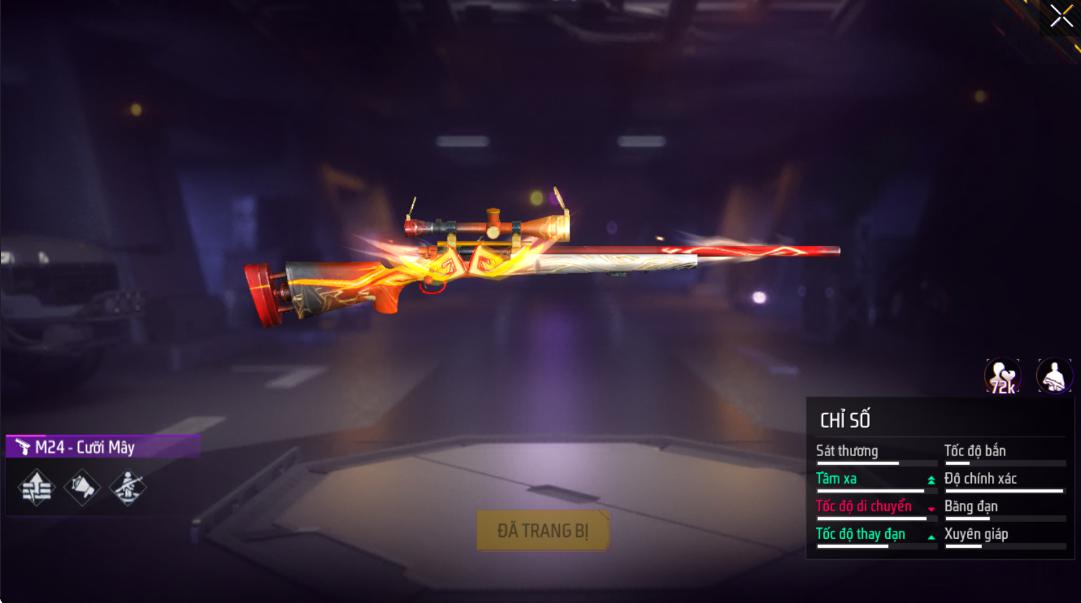
Task: Tap the 72k likes heart icon
Action: 1001,377
